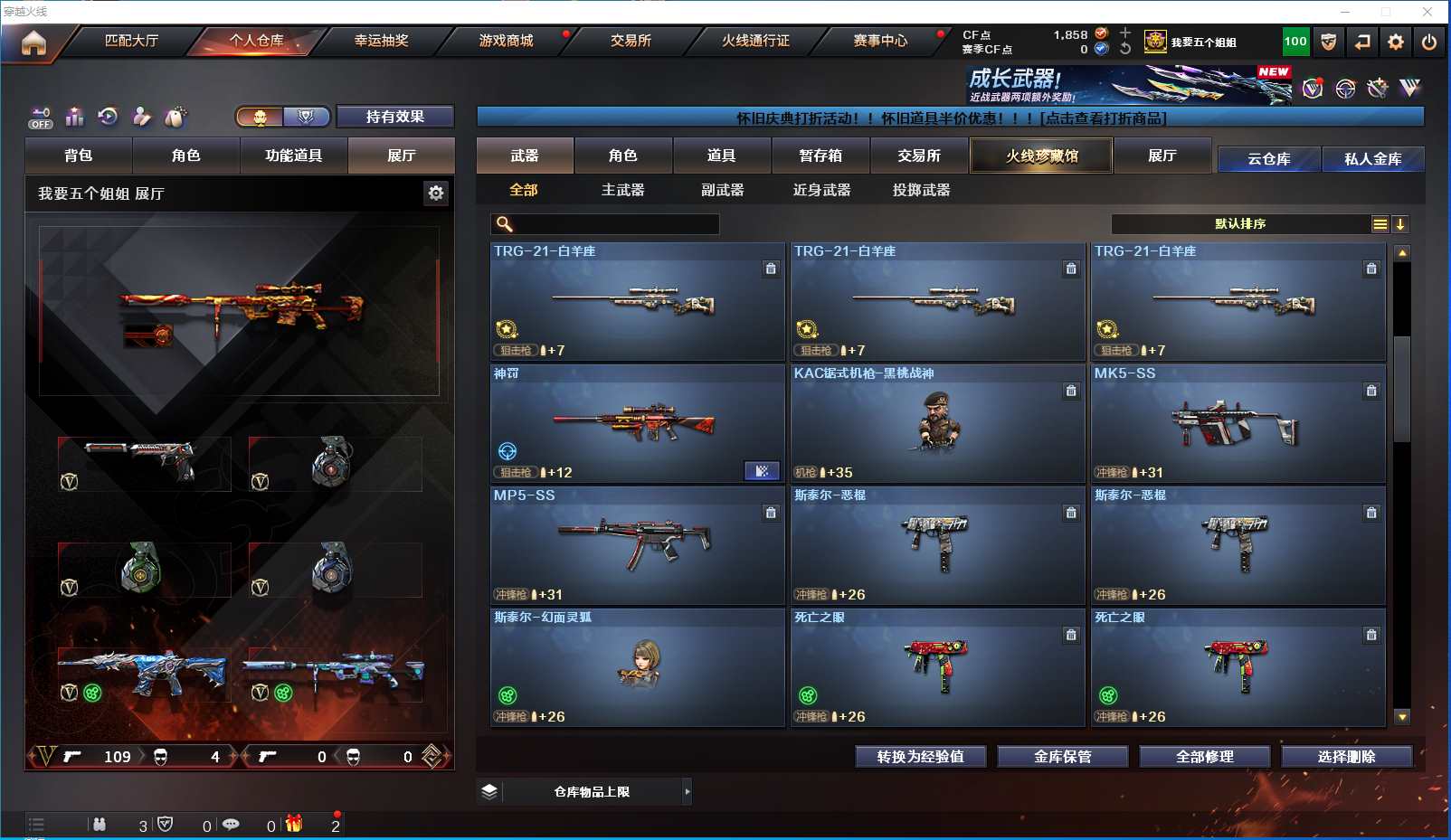Open the 赛事中心 tournament center

tap(880, 41)
